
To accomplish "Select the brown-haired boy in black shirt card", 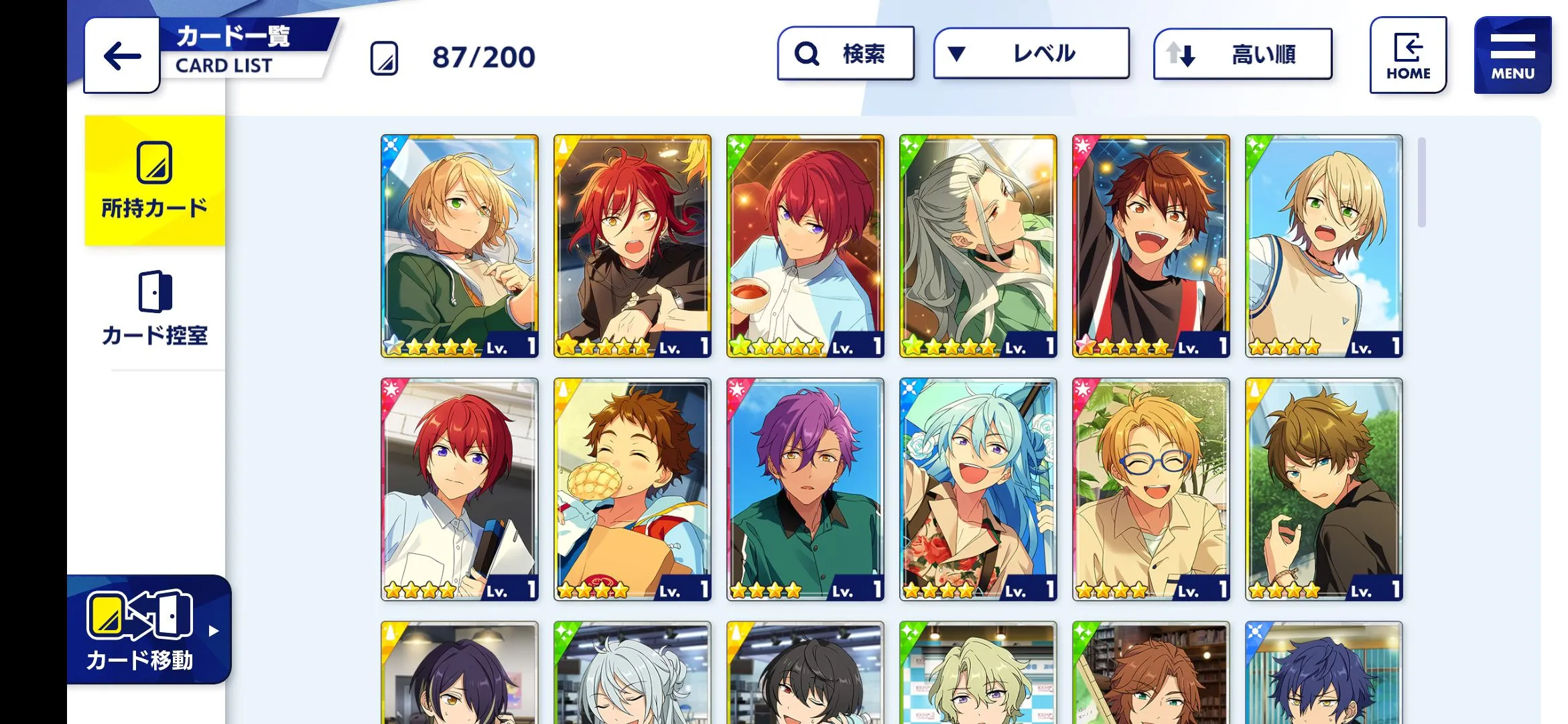I will tap(1324, 489).
